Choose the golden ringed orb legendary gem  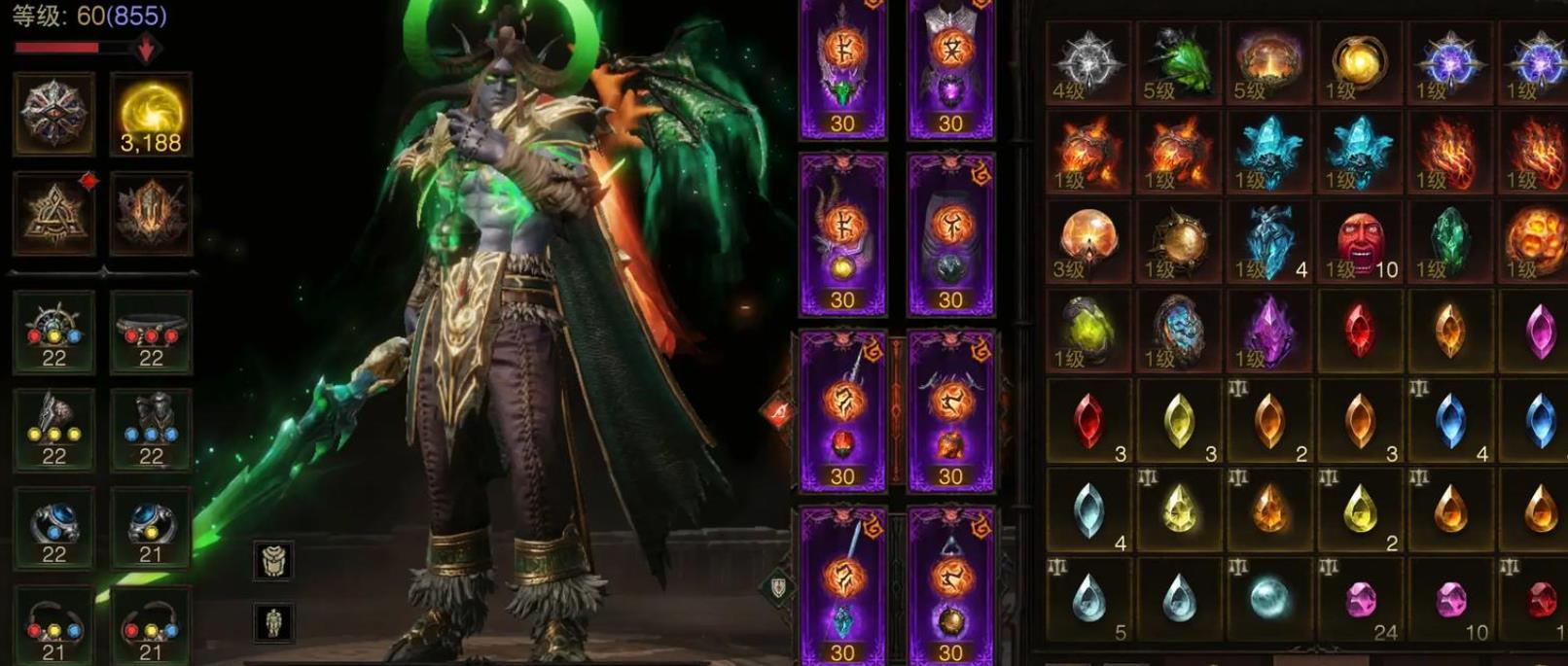click(x=1359, y=62)
